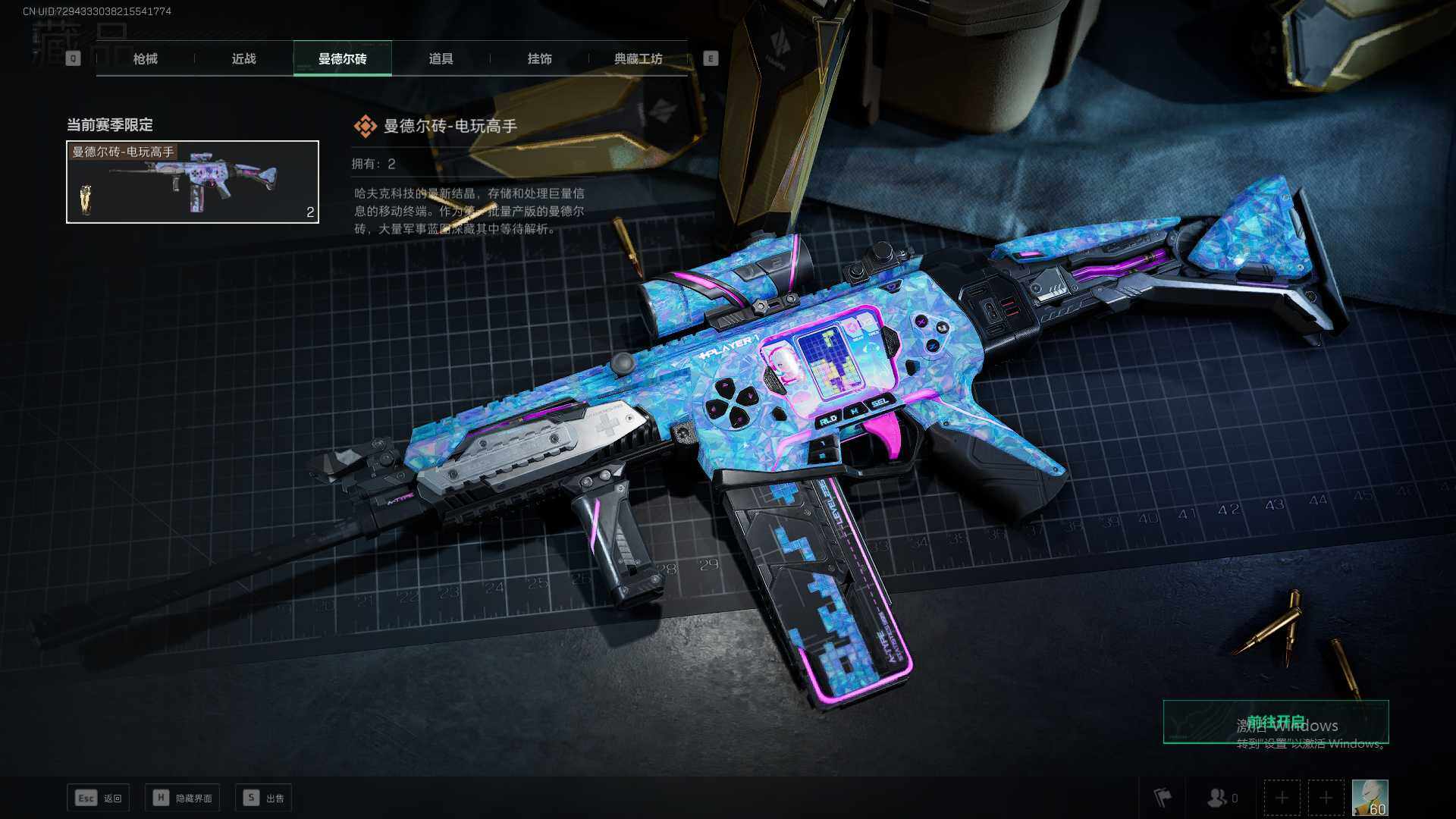Open the 近战 category tab
Viewport: 1456px width, 819px height.
pyautogui.click(x=243, y=59)
